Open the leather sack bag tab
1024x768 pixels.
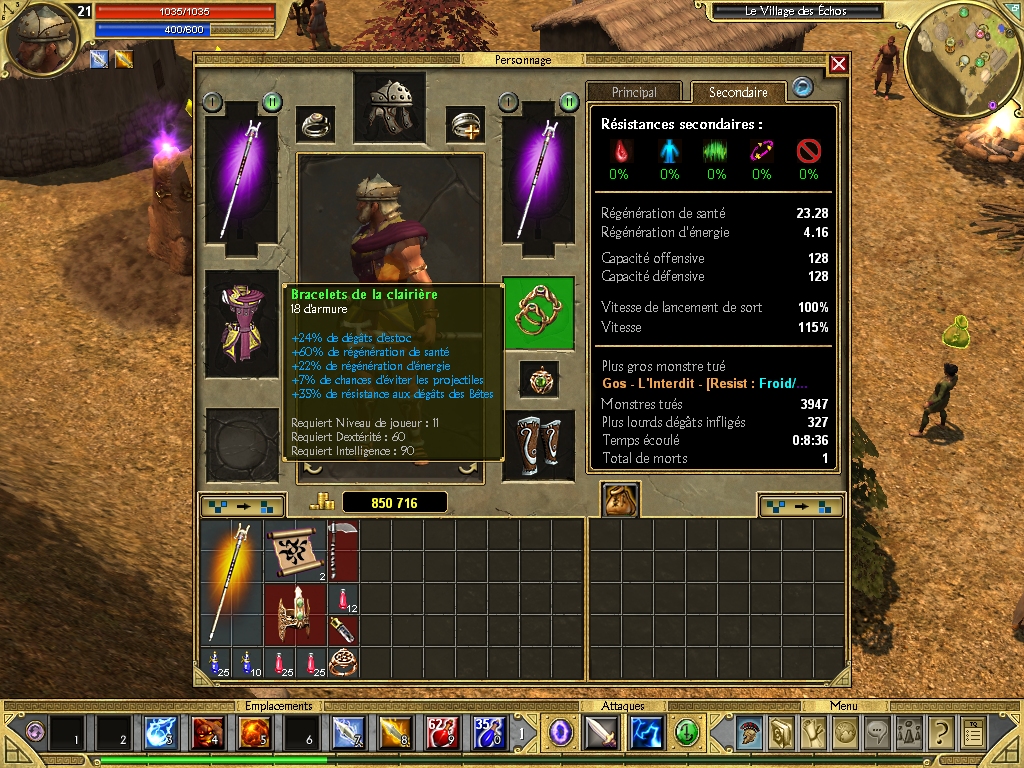point(620,500)
